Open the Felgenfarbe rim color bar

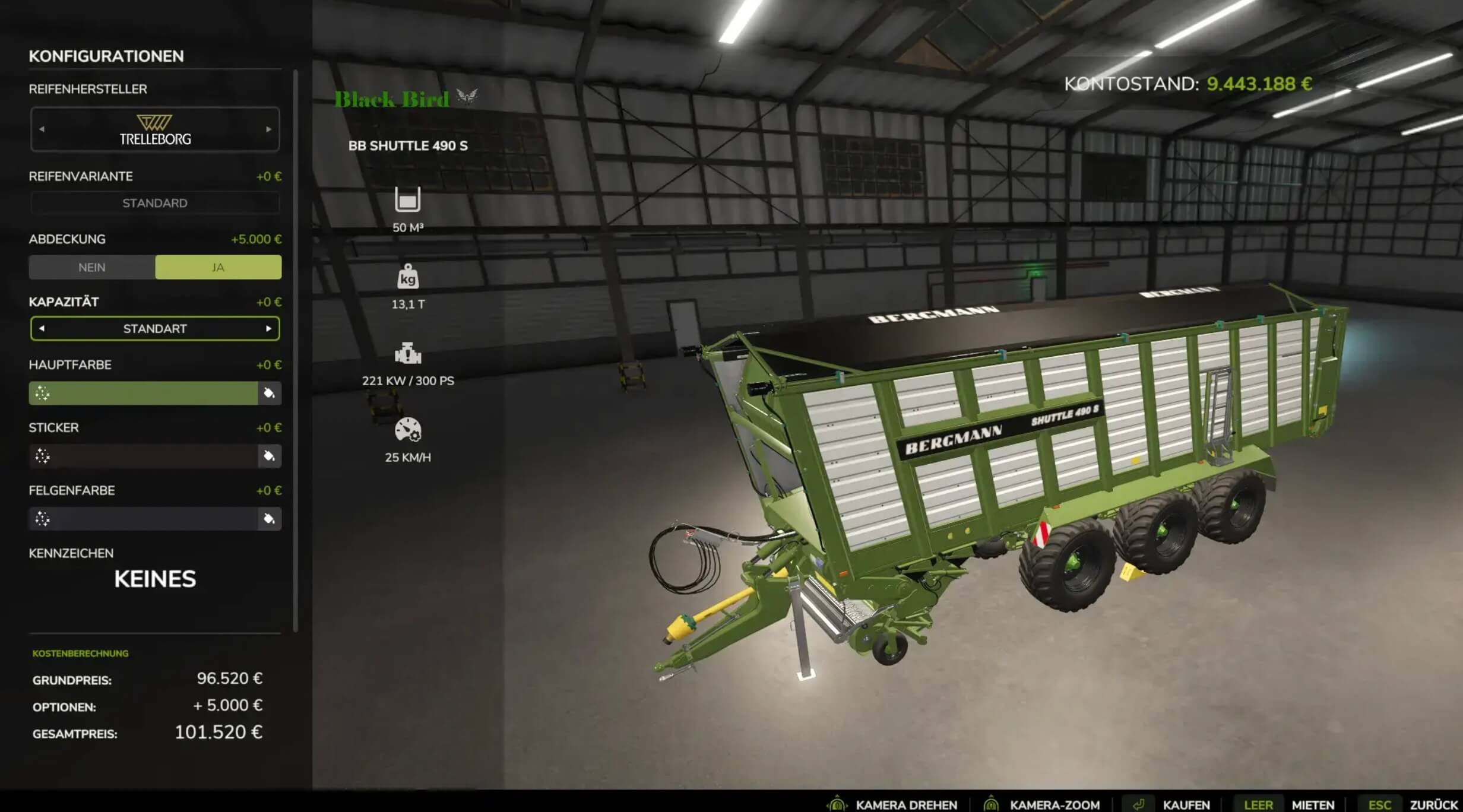[143, 519]
